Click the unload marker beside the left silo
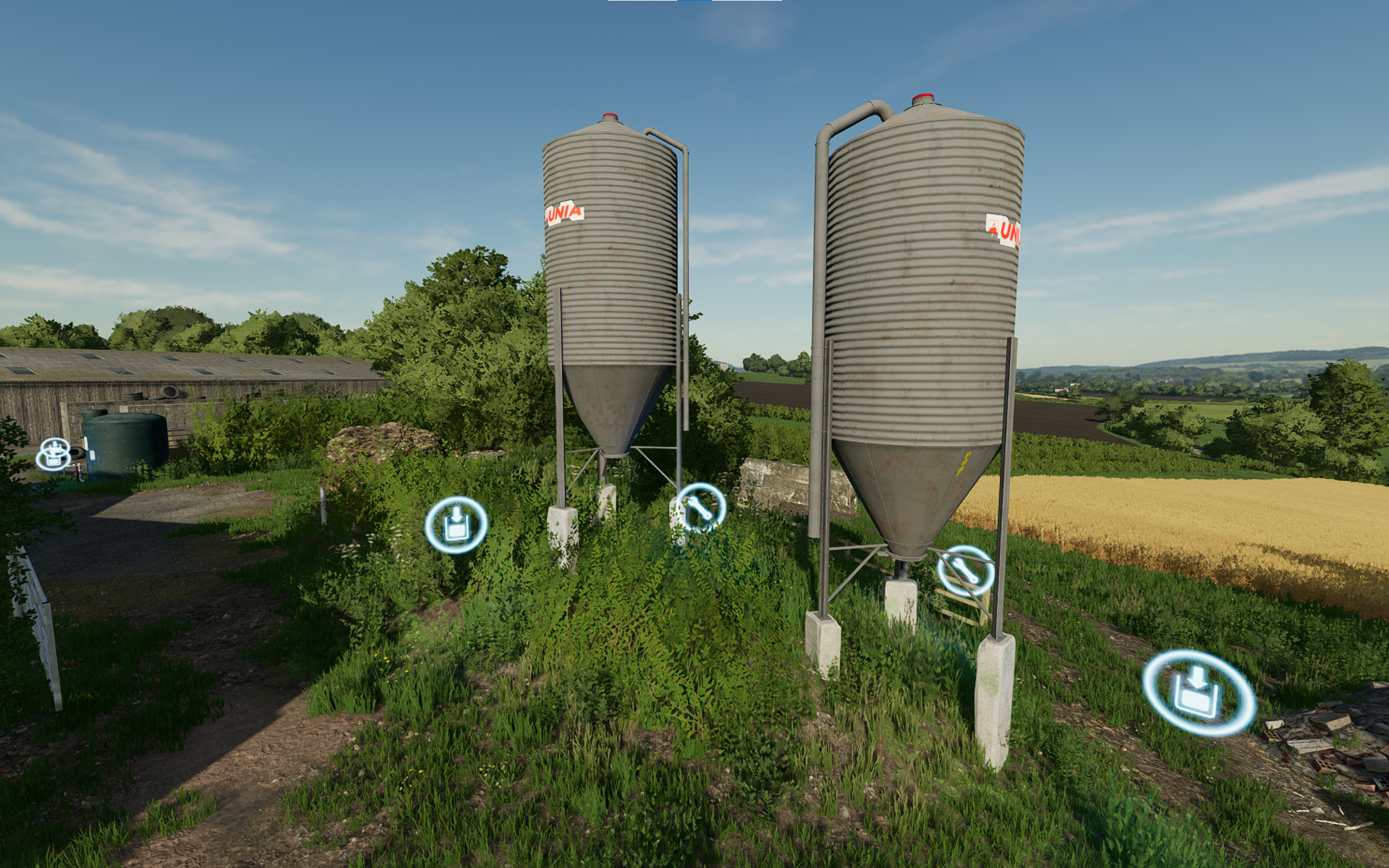The height and width of the screenshot is (868, 1389). [x=456, y=524]
